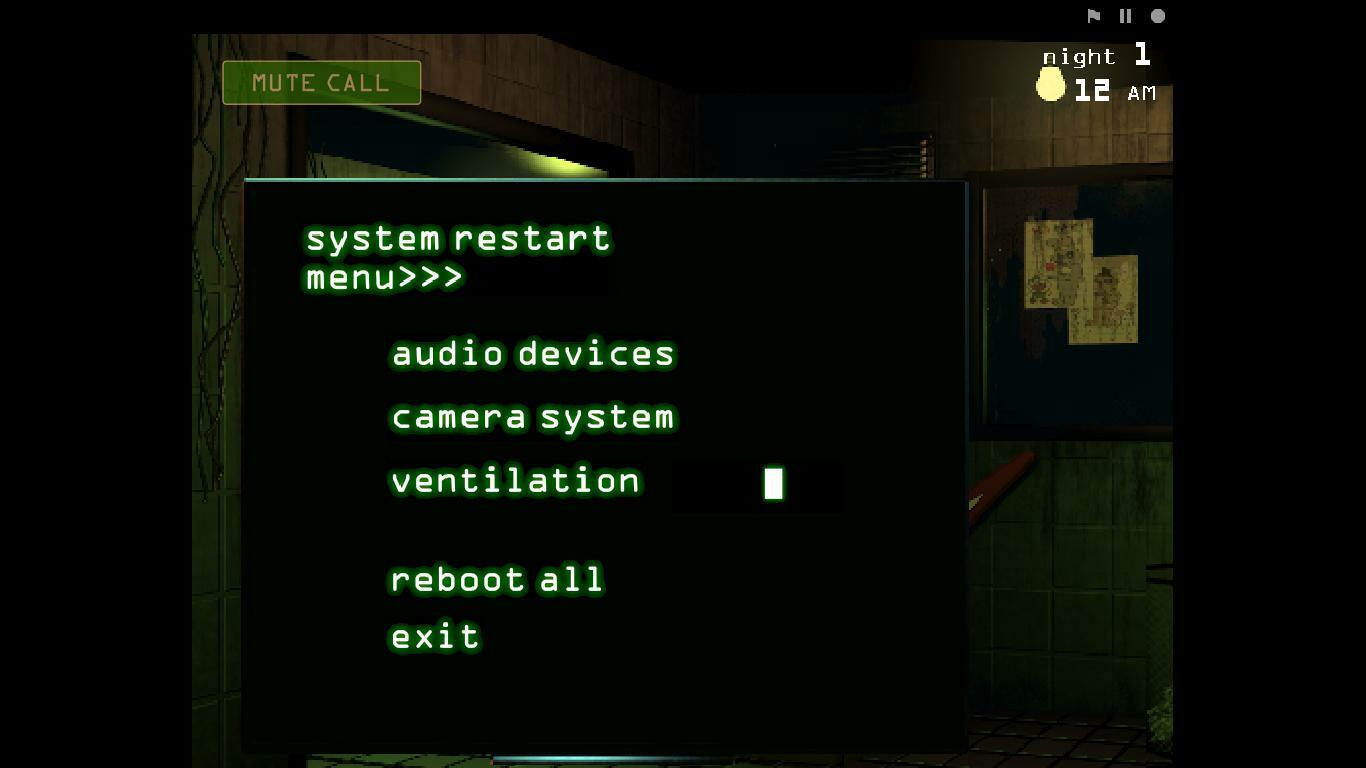This screenshot has width=1366, height=768.
Task: Click the night 1 counter display
Action: tap(1095, 57)
